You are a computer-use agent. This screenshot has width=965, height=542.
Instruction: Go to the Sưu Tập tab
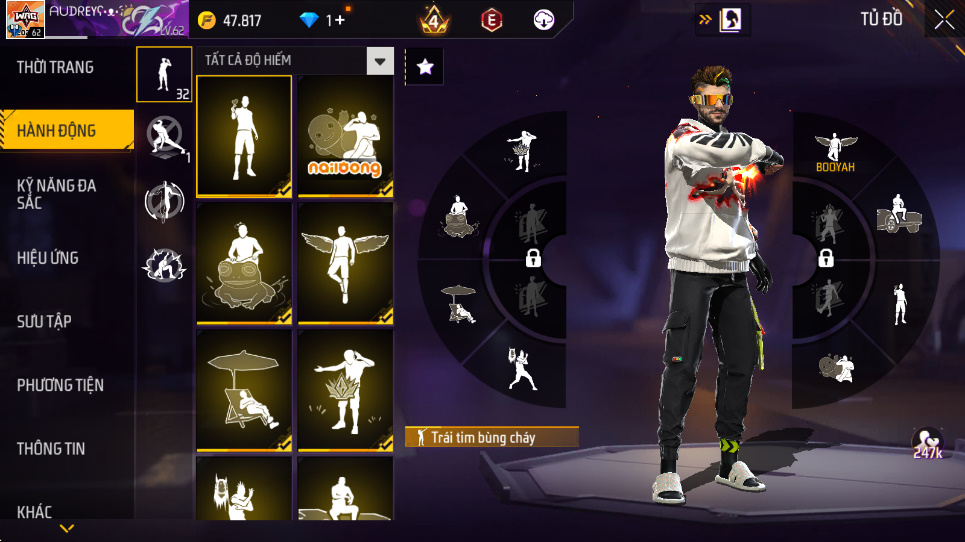tap(44, 321)
